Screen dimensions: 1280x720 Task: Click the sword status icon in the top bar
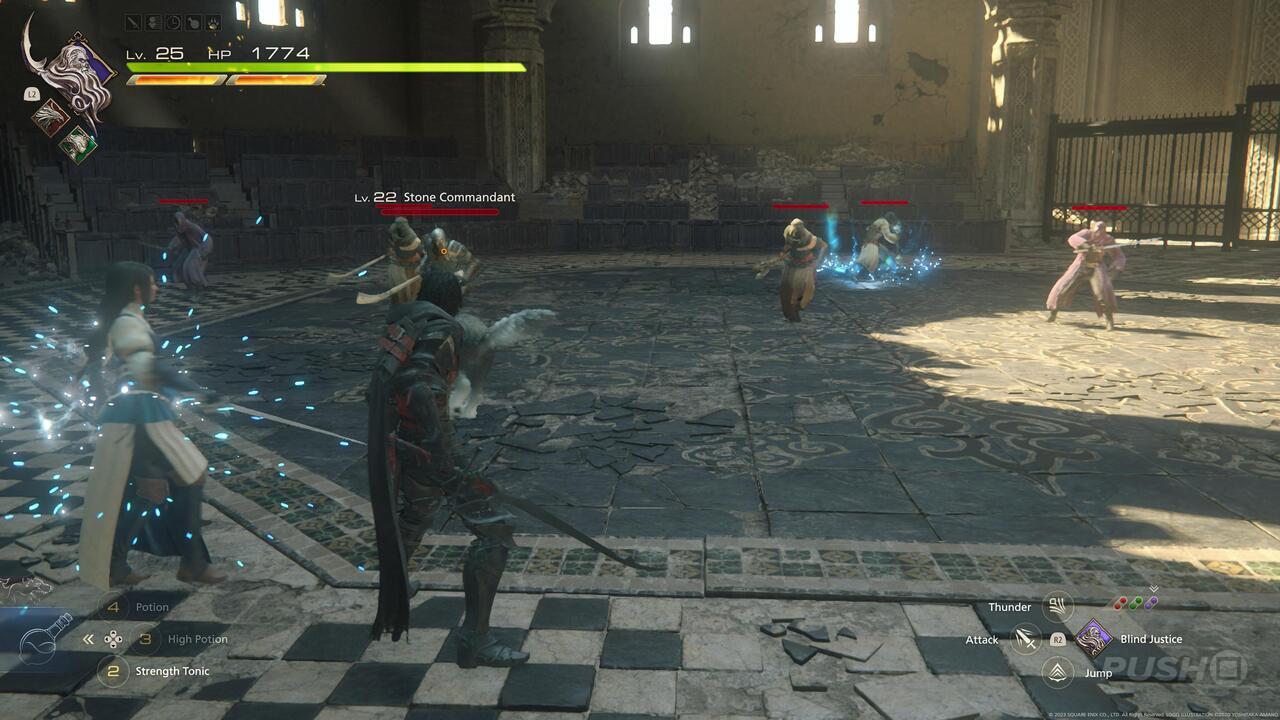pos(132,22)
